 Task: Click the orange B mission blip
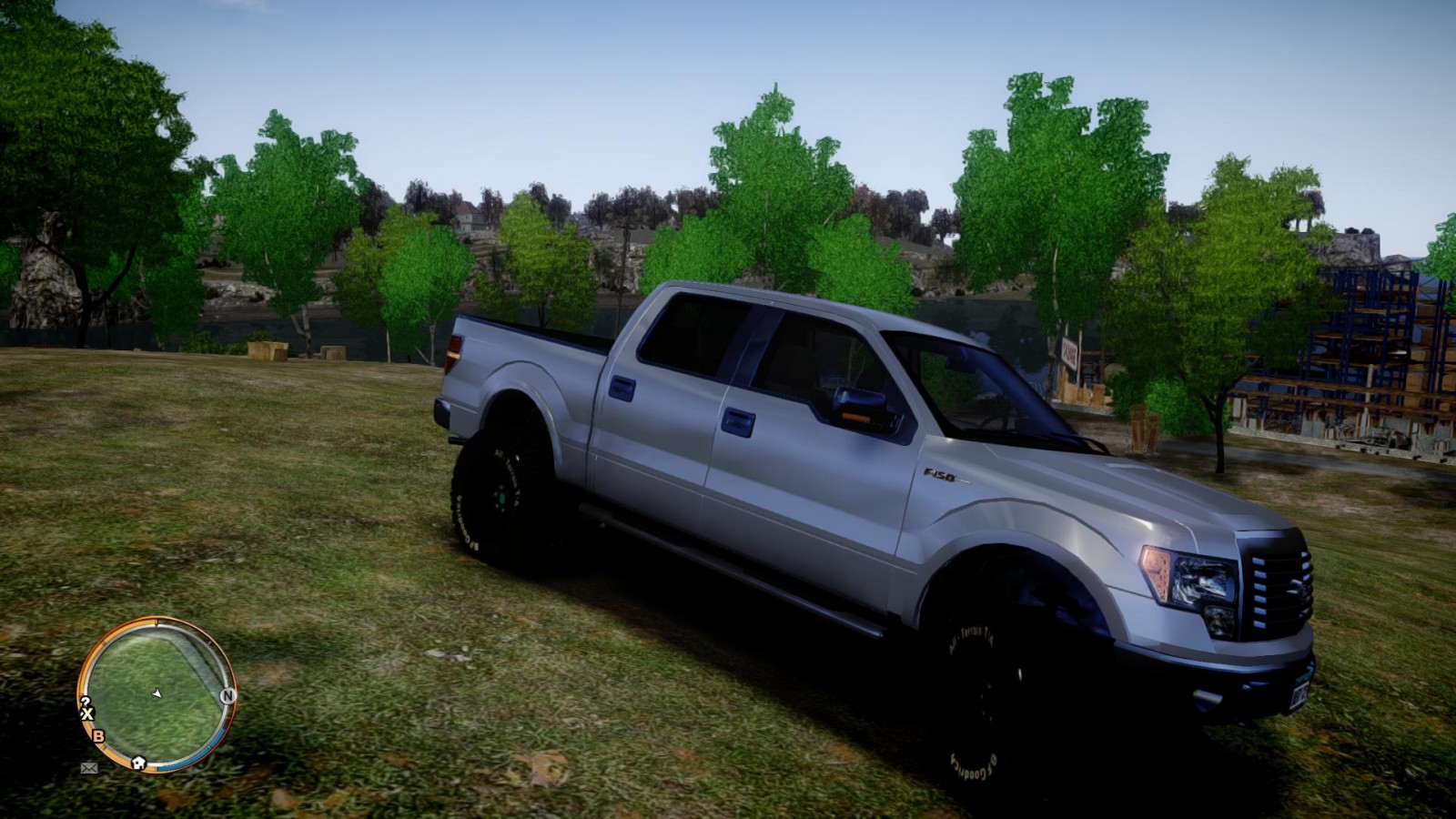tap(96, 736)
